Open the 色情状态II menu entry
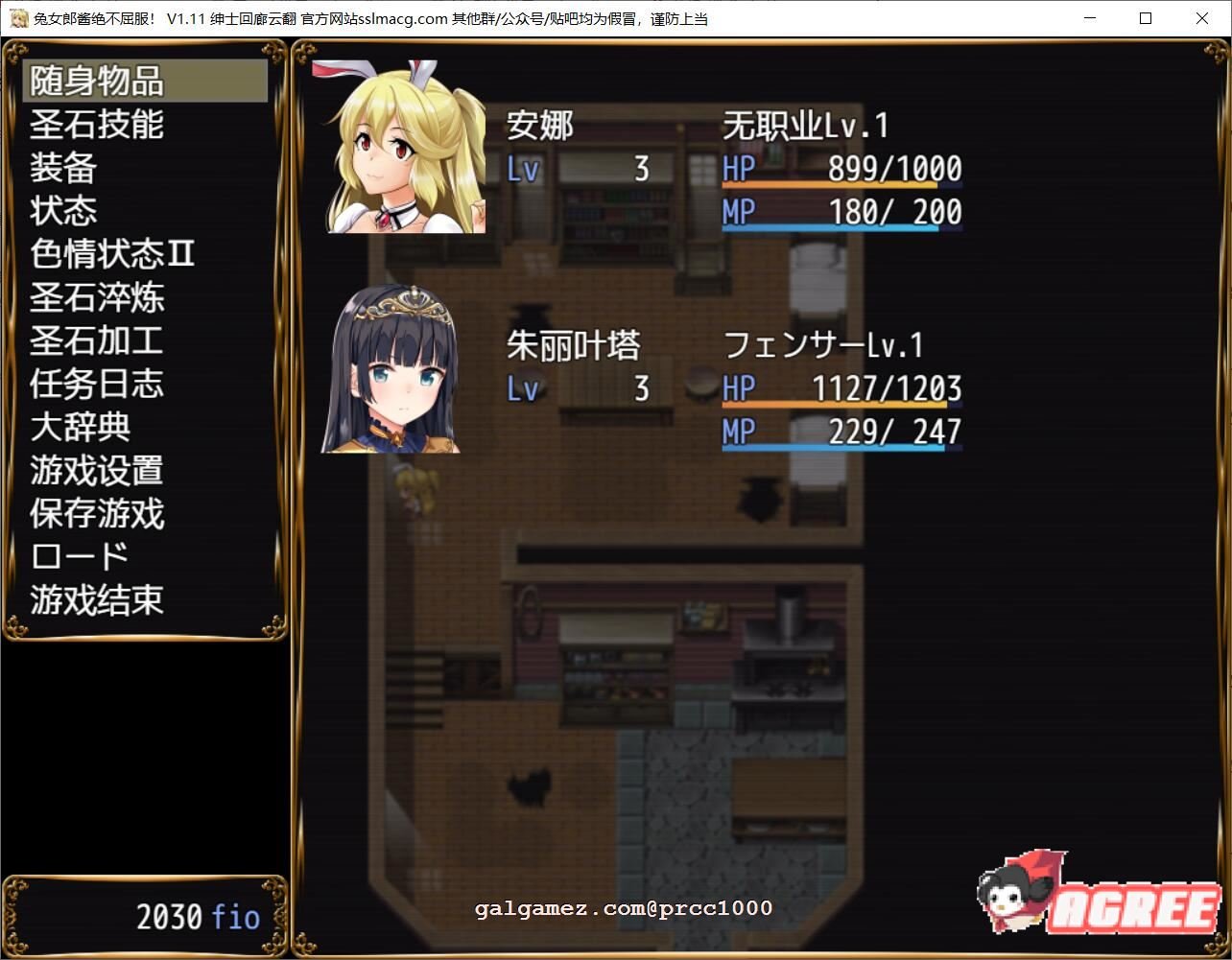This screenshot has height=960, width=1232. tap(112, 254)
